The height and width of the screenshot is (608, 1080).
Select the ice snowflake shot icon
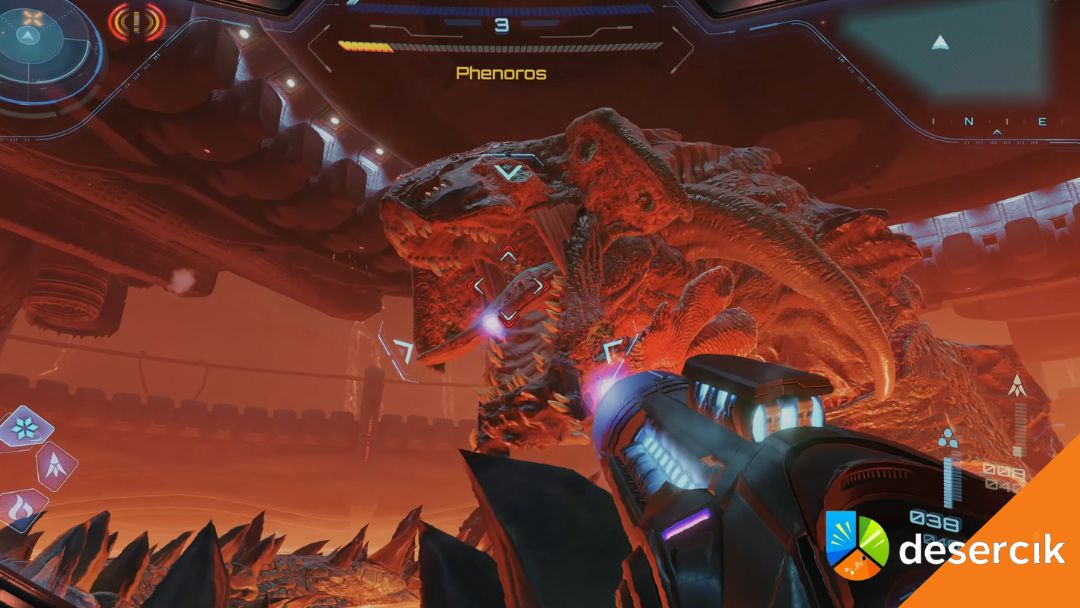(x=24, y=428)
